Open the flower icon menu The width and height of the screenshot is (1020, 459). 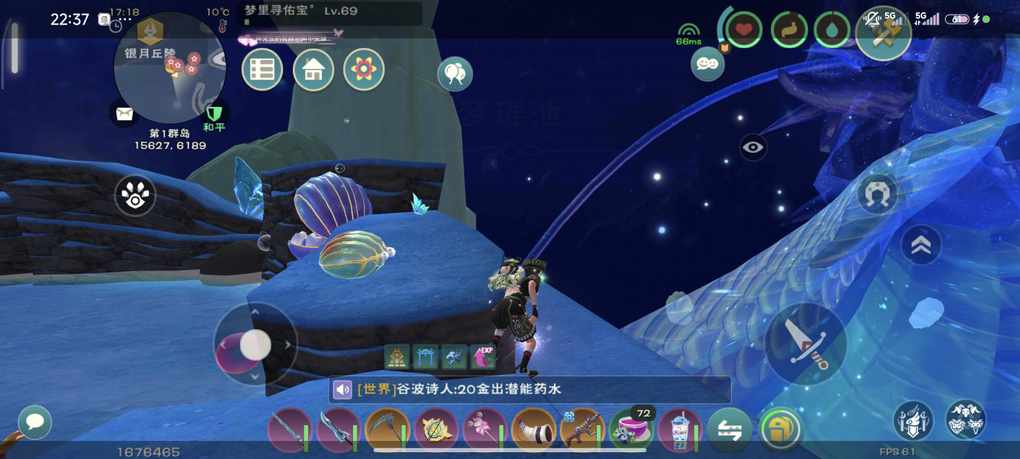(364, 70)
